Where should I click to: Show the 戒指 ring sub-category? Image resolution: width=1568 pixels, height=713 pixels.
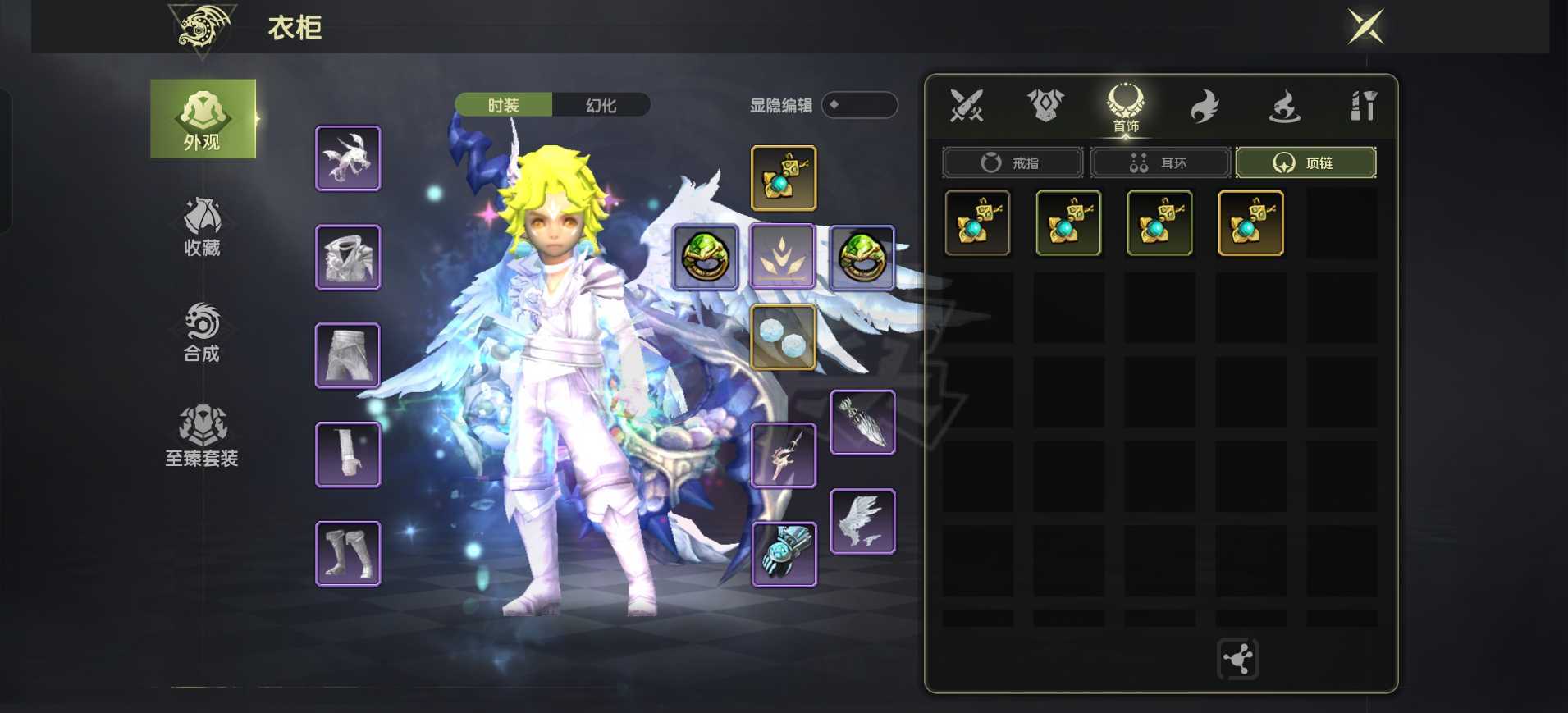point(1013,162)
